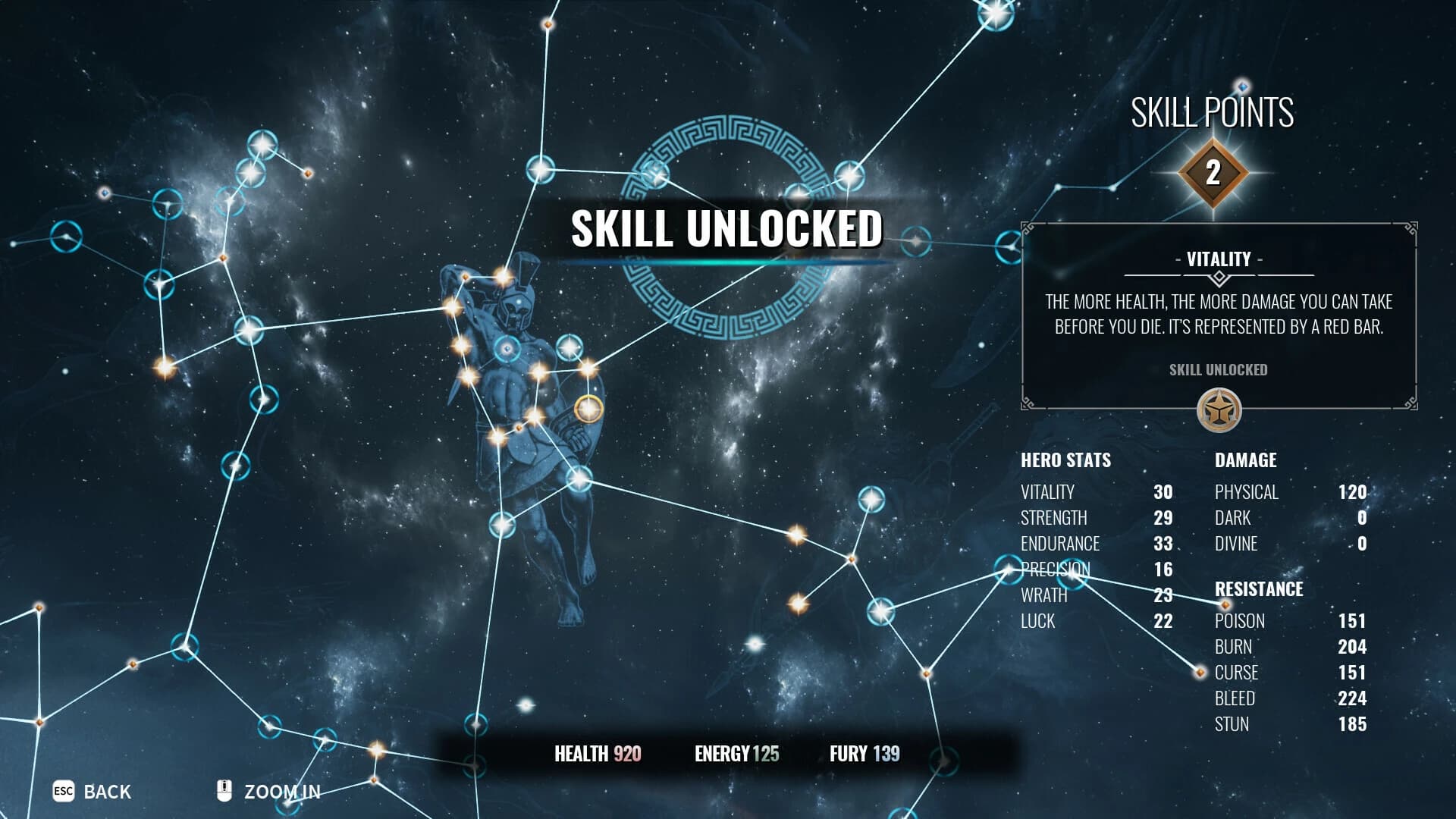Click the ENERGY 125 readout
This screenshot has width=1456, height=819.
pos(736,755)
